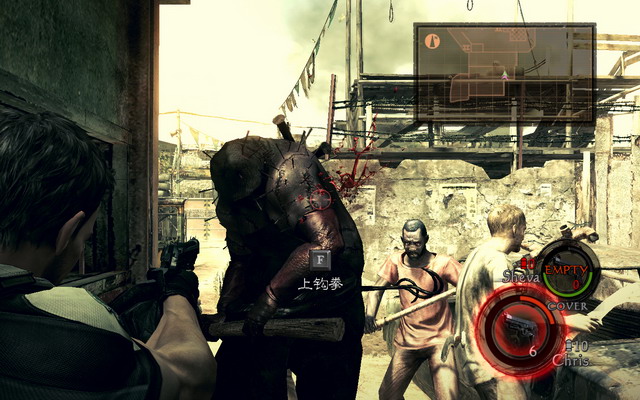This screenshot has width=640, height=400.
Task: Click the minimap panel
Action: click(x=505, y=65)
